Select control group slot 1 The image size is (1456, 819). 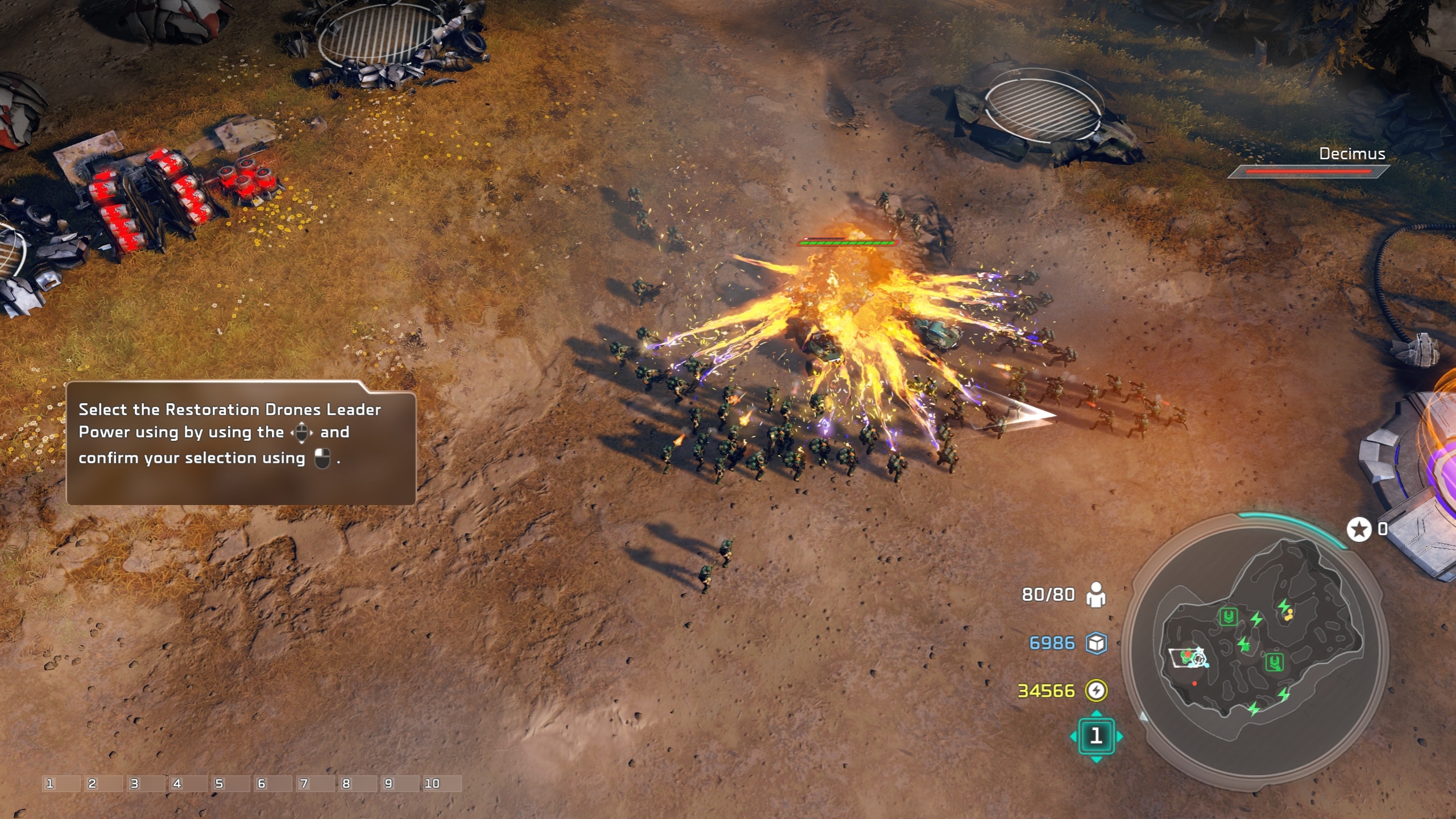pyautogui.click(x=61, y=784)
